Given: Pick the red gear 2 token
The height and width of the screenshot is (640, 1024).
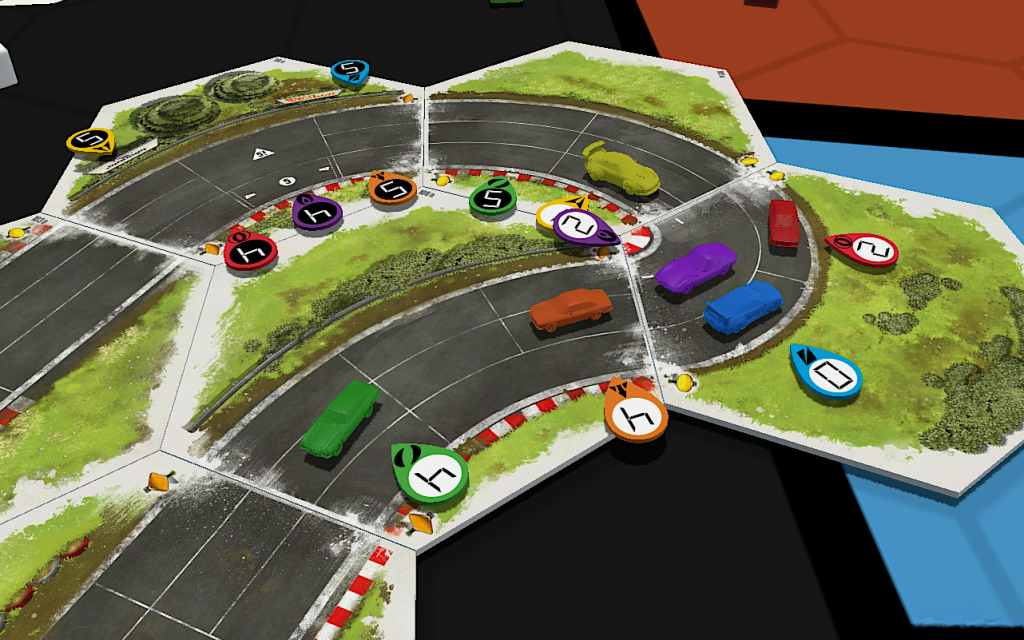Looking at the screenshot, I should [x=865, y=249].
